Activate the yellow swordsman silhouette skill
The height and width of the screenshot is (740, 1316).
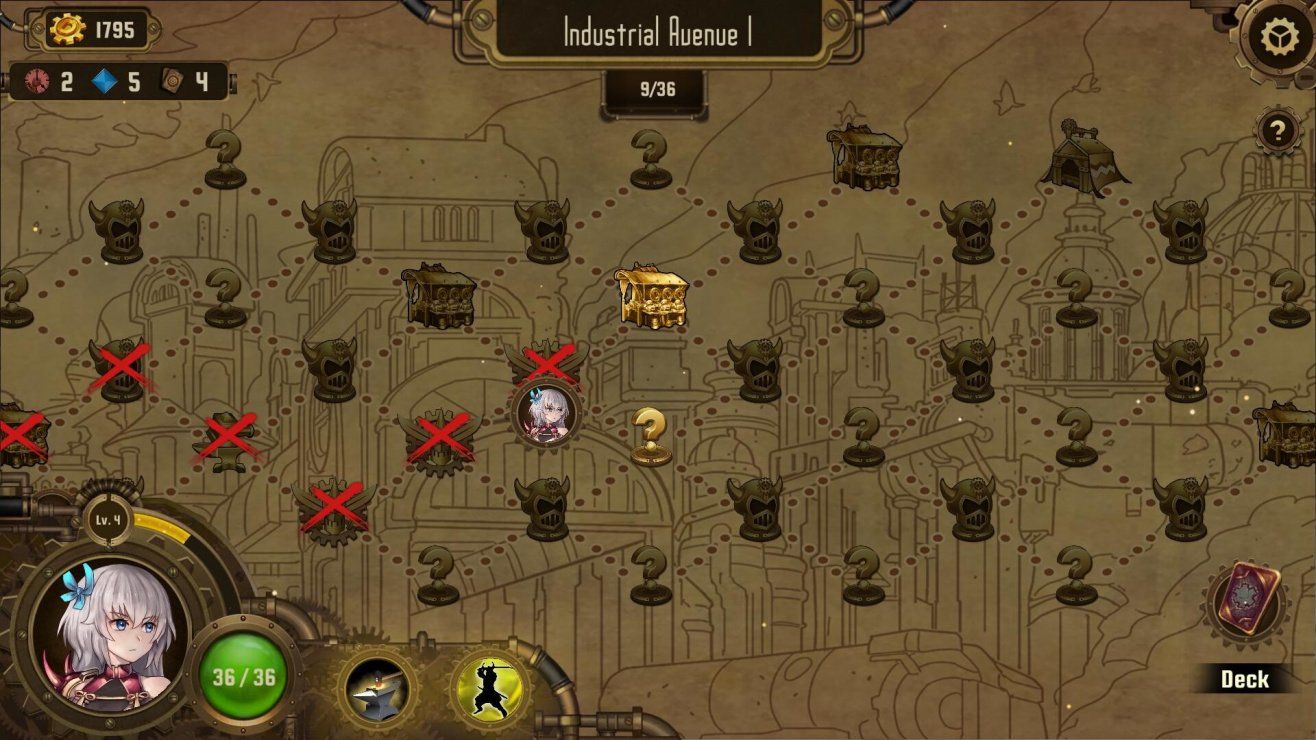[x=490, y=690]
